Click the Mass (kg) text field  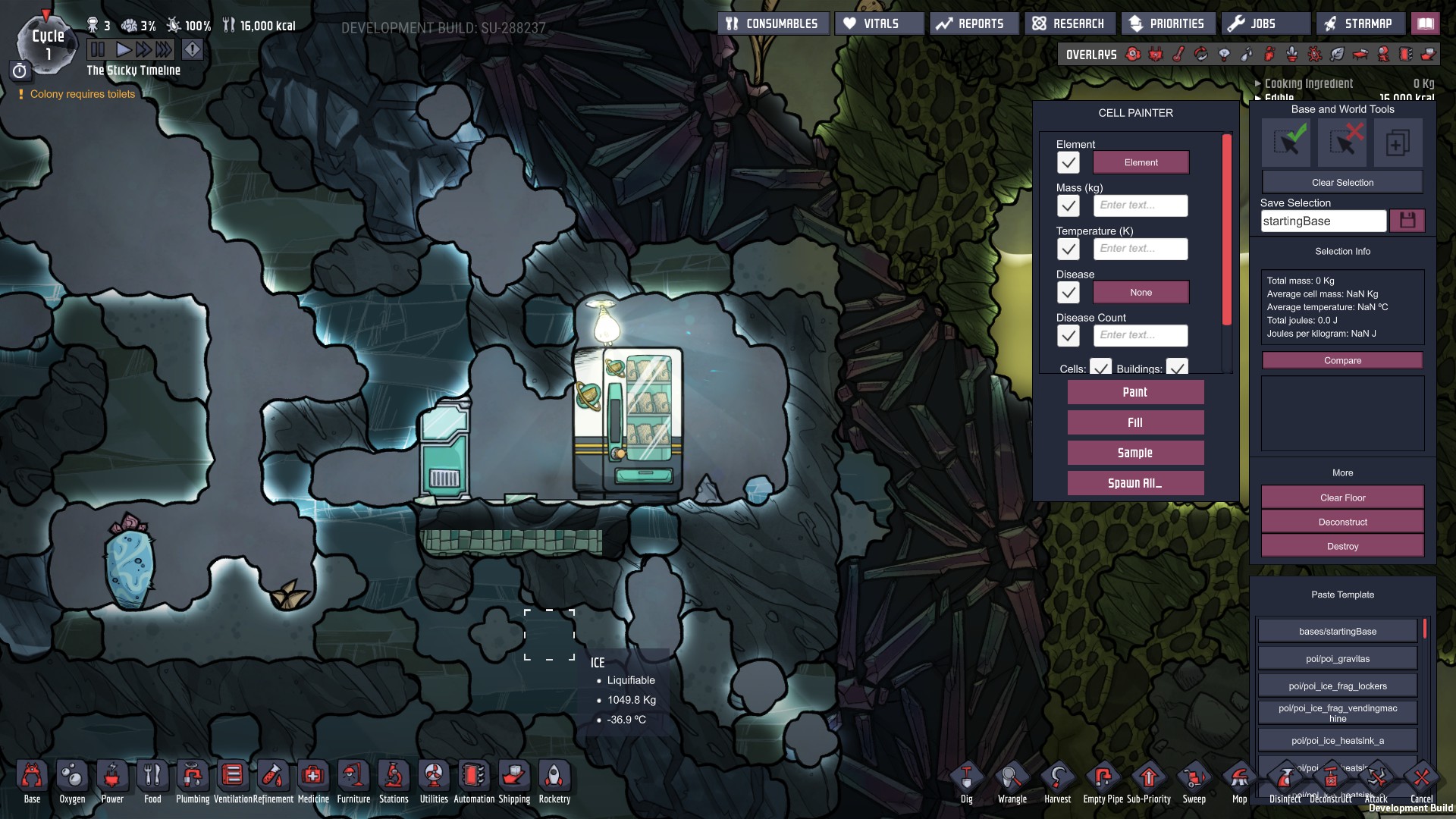(1141, 206)
